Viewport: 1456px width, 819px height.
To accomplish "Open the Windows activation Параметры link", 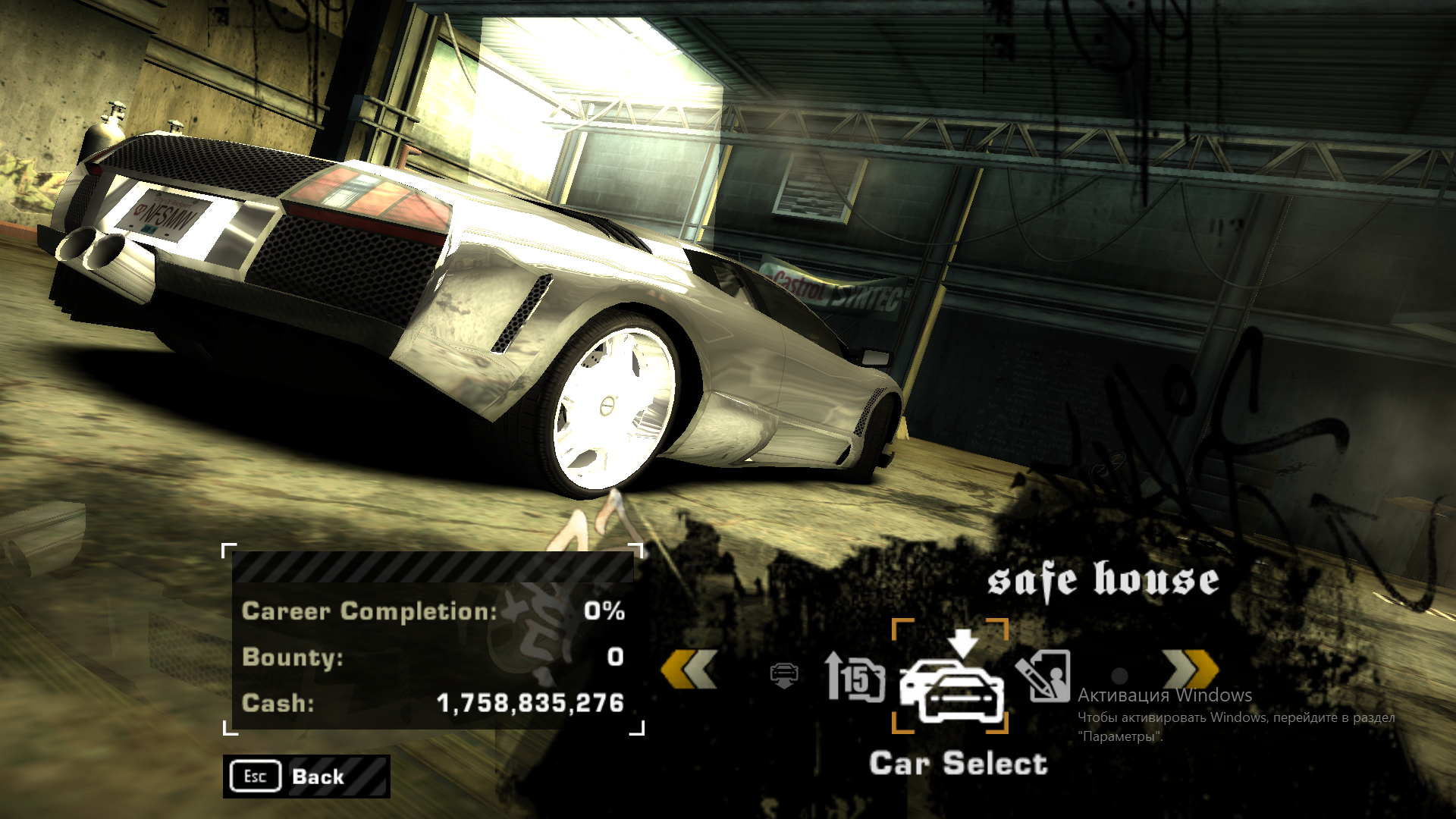I will tap(1120, 733).
